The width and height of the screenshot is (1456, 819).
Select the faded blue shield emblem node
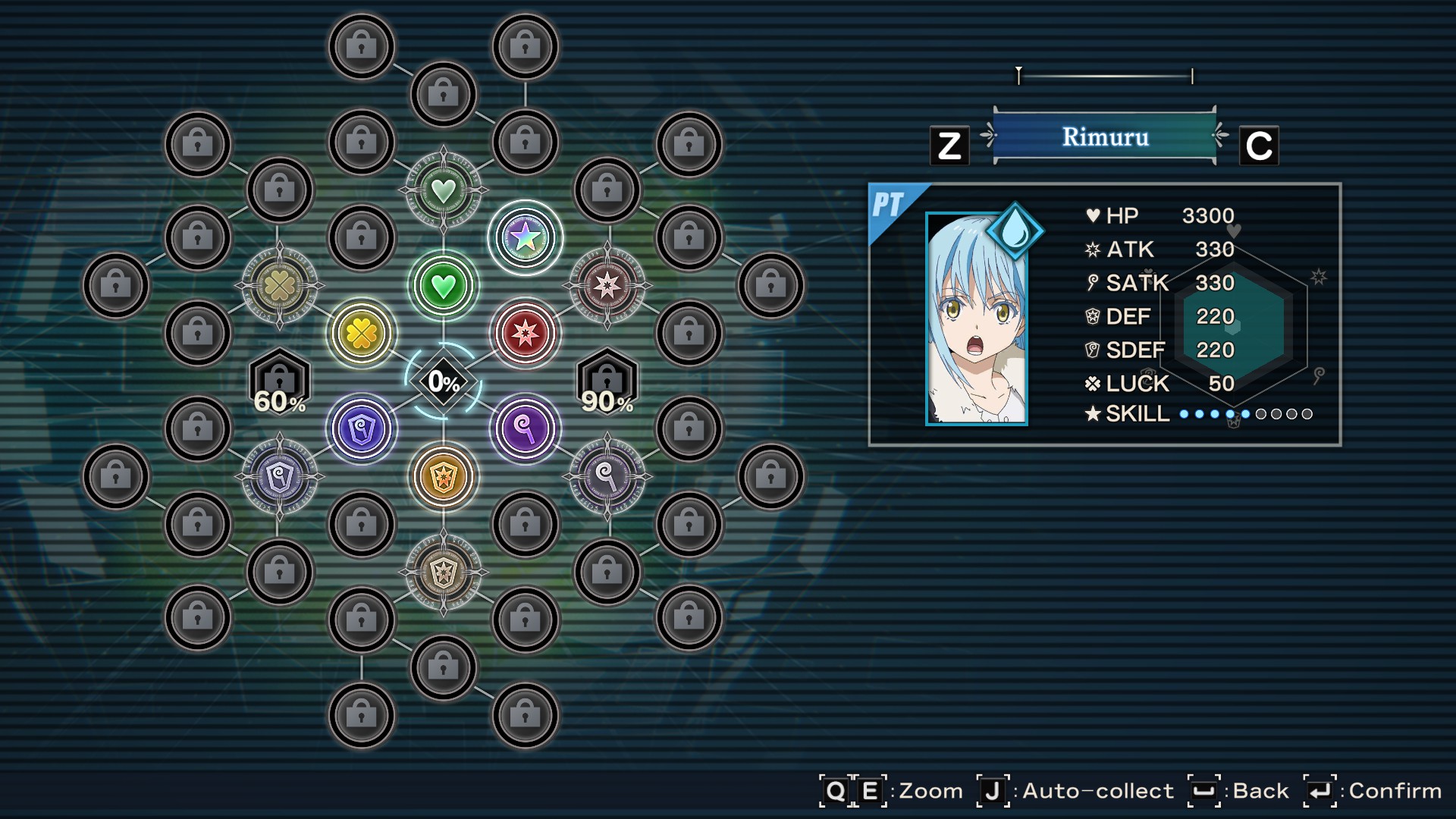[280, 477]
